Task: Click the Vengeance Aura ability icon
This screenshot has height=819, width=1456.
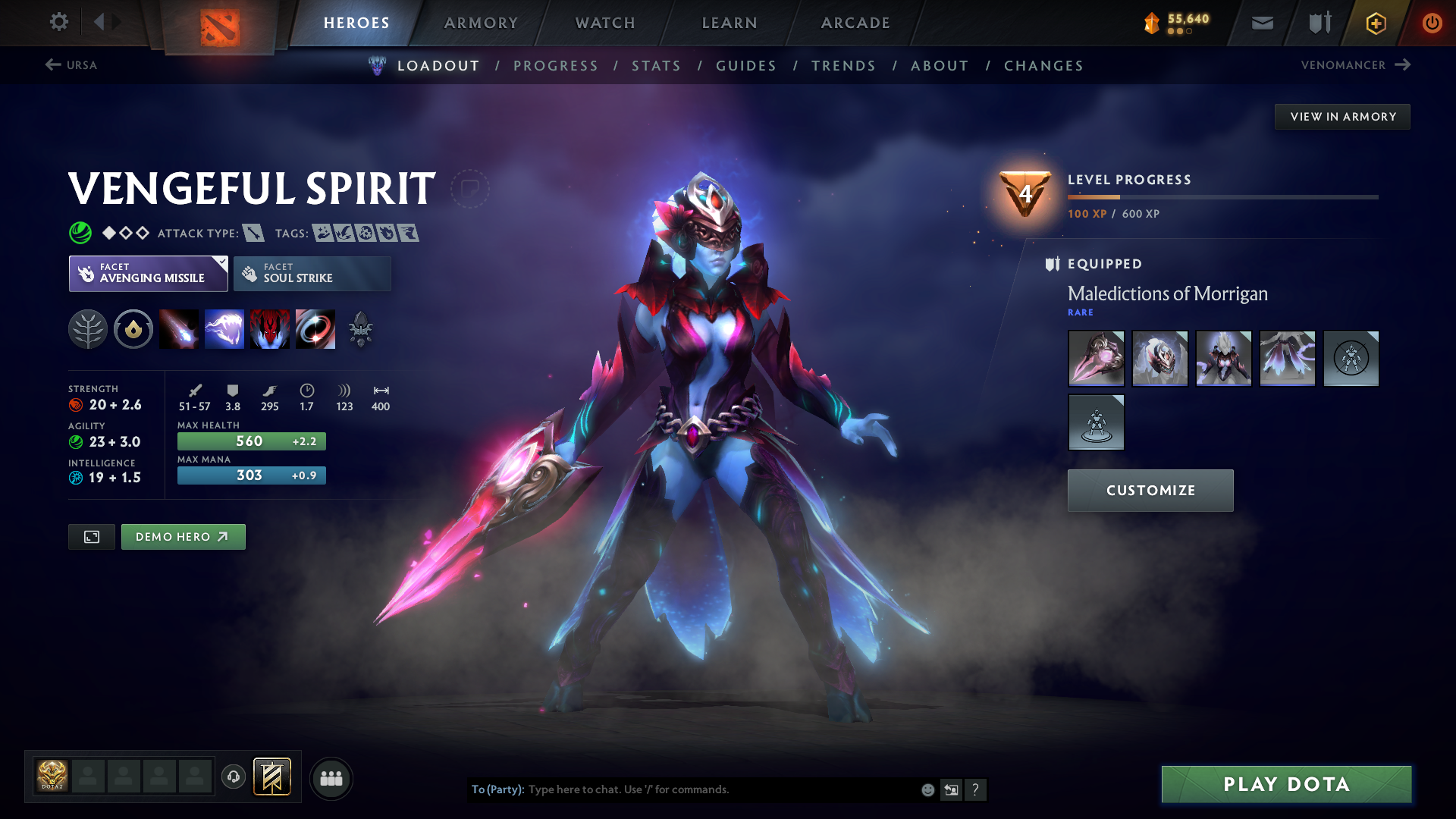Action: point(270,328)
